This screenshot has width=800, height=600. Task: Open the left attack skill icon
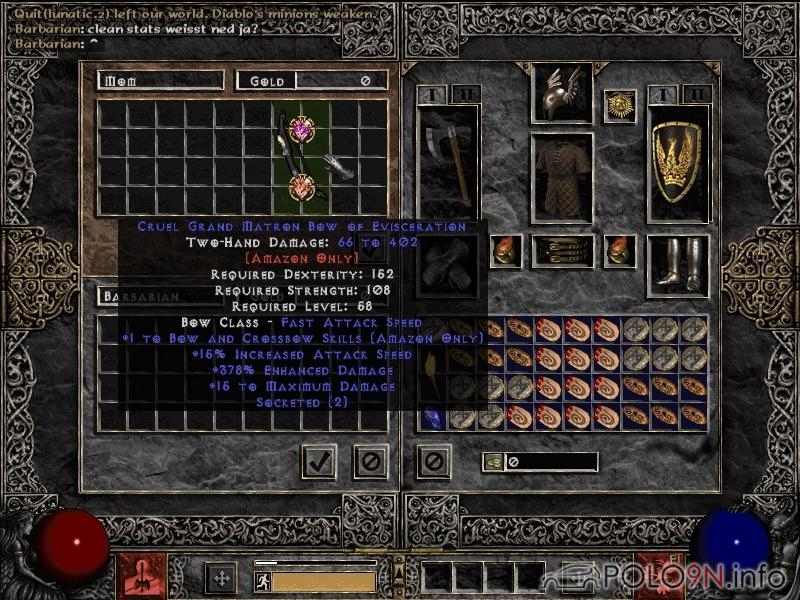click(142, 576)
